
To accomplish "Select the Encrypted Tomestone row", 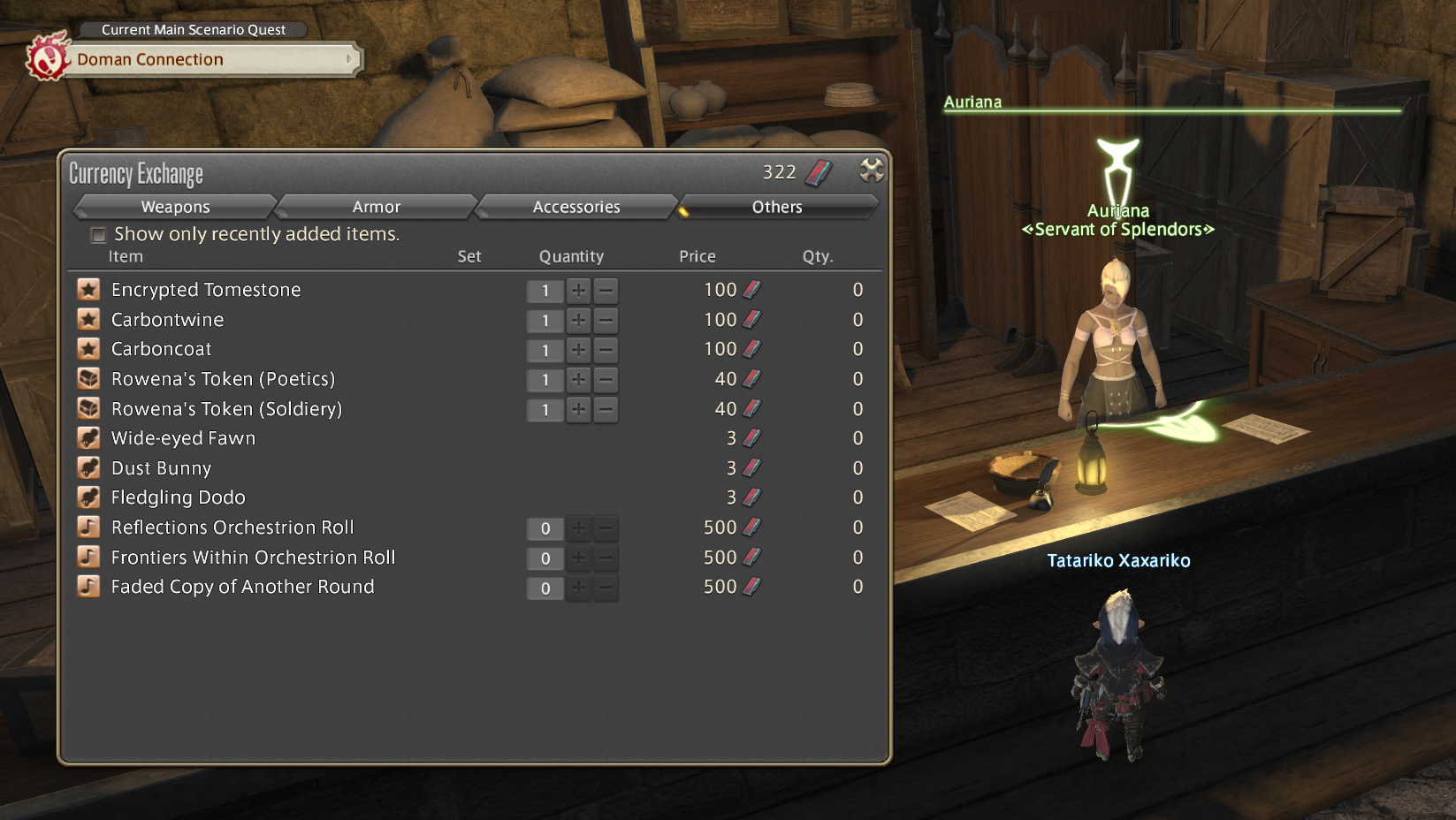I will click(206, 290).
